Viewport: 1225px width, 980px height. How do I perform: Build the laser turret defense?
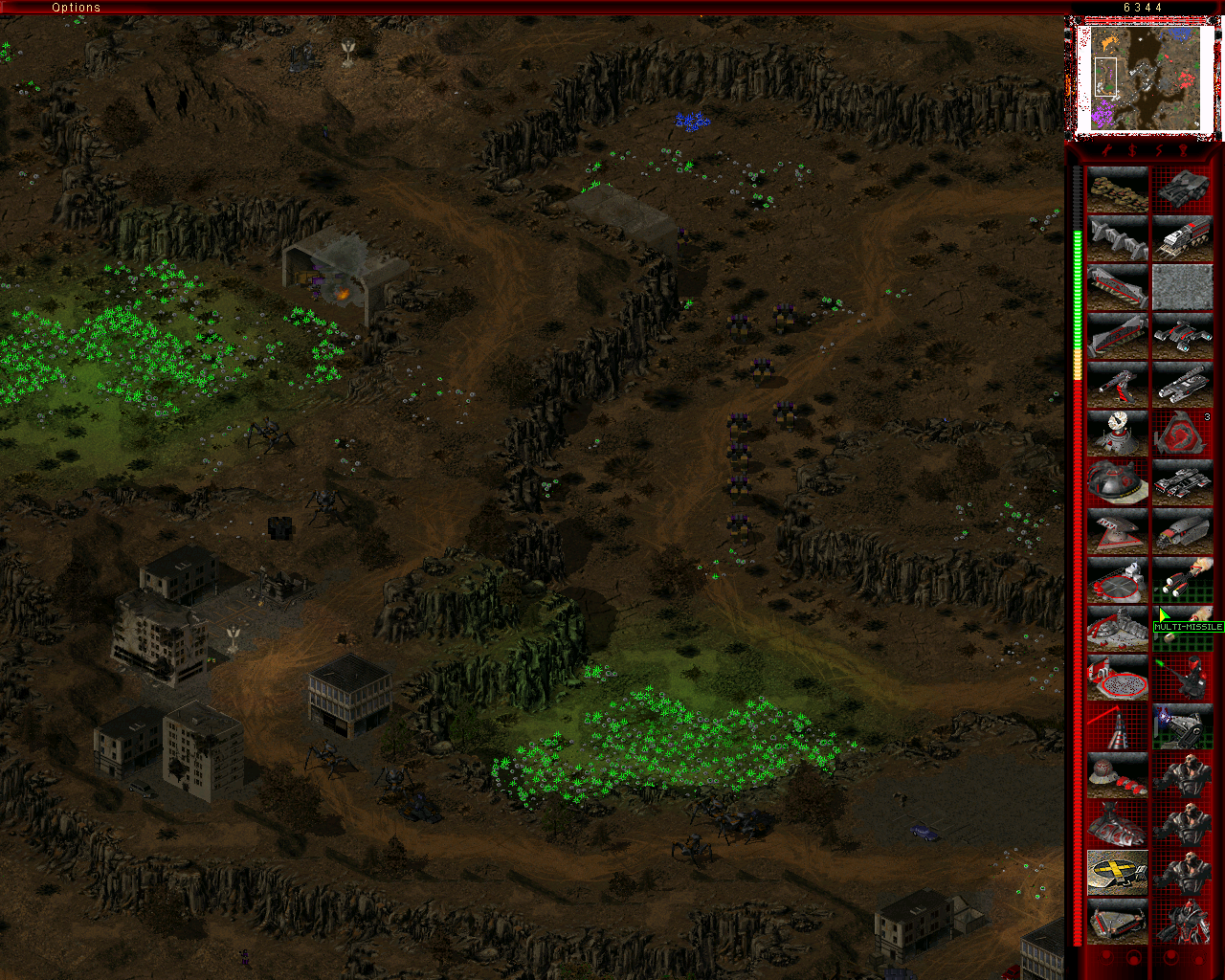[1117, 385]
